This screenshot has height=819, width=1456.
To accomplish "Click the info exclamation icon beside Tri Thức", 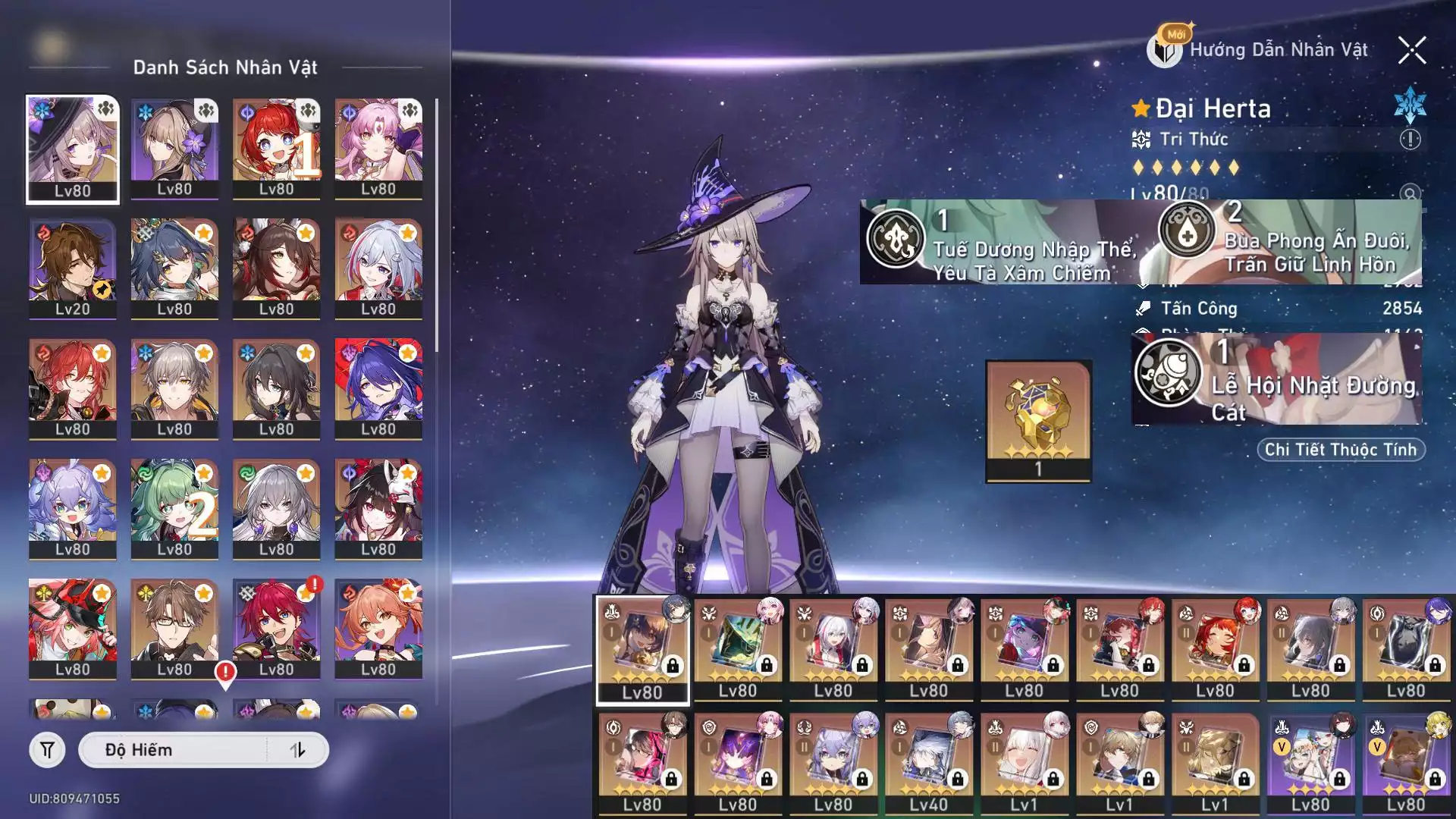I will [1410, 140].
